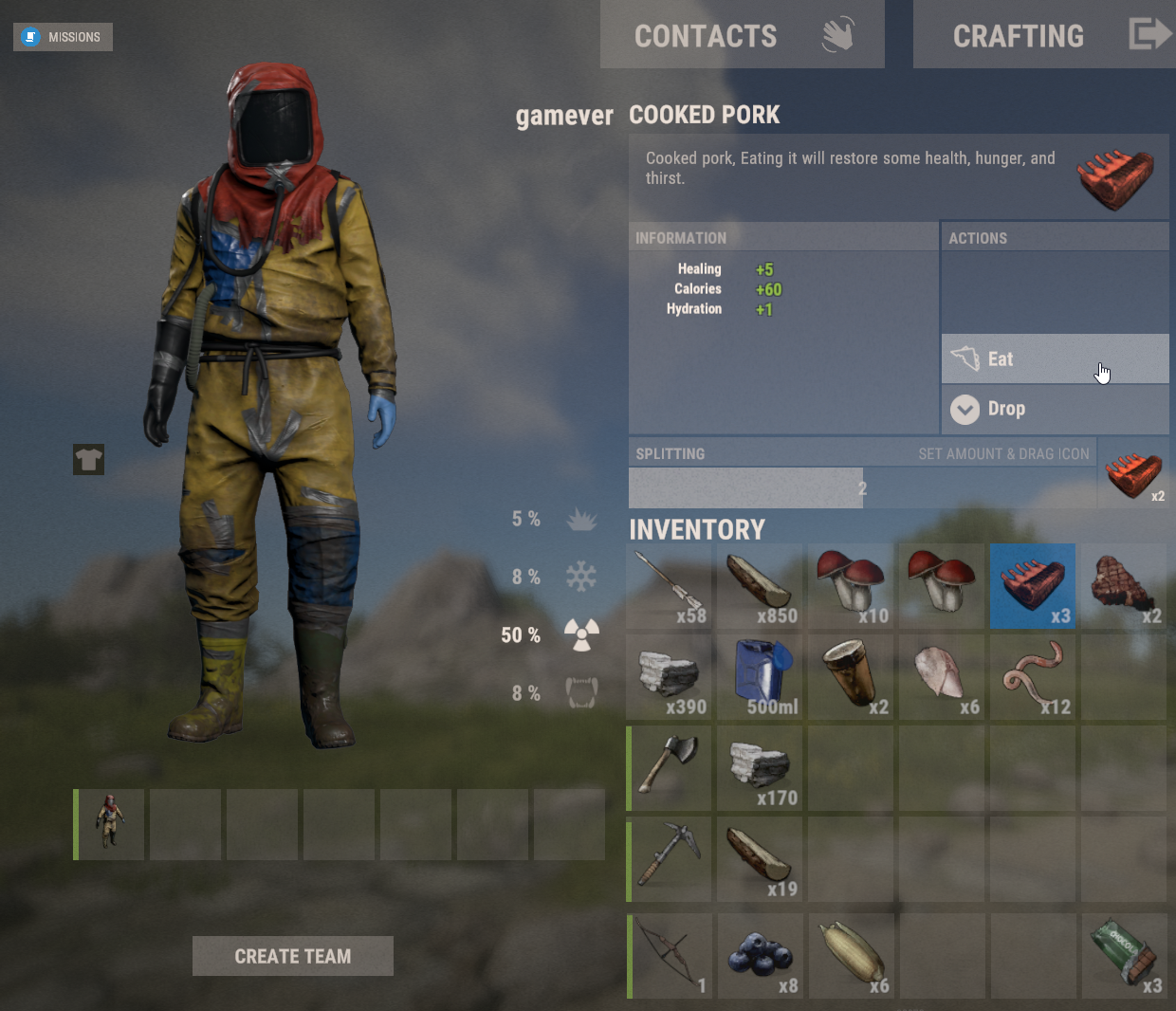Eat the cooked pork
This screenshot has width=1176, height=1011.
pyautogui.click(x=1054, y=359)
